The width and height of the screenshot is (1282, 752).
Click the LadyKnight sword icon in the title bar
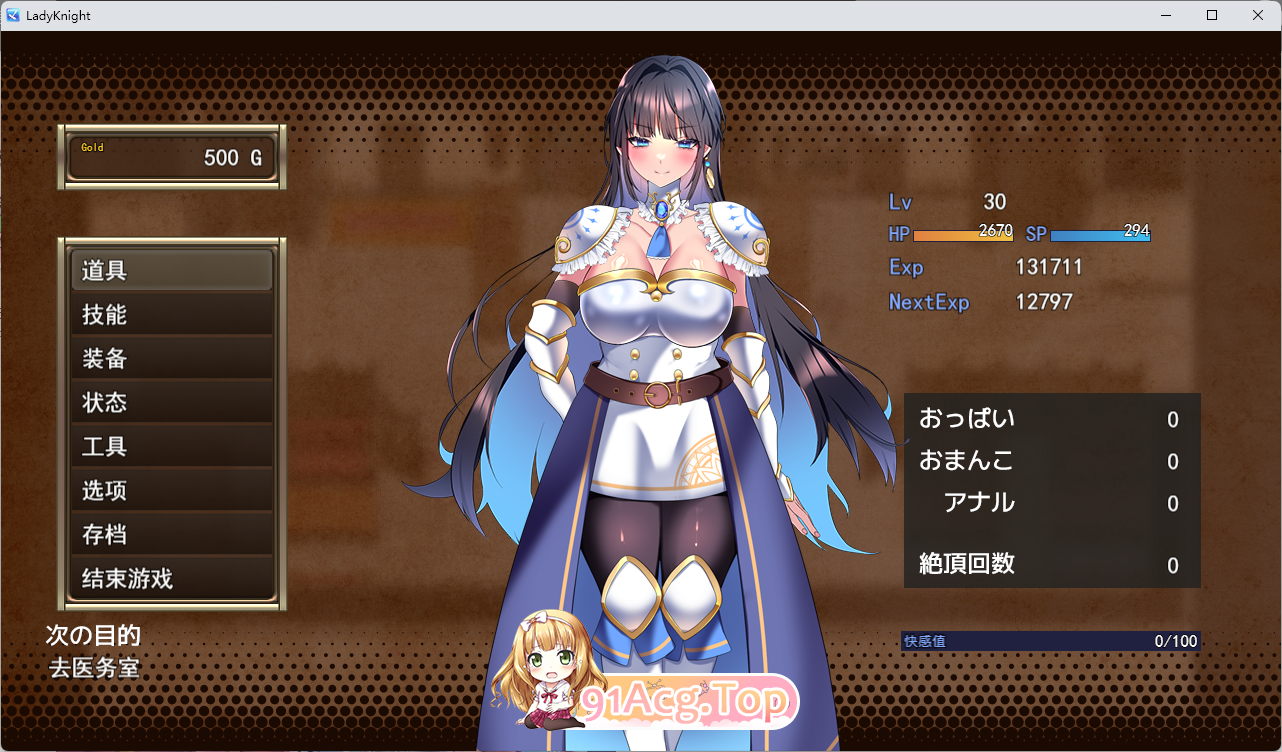pyautogui.click(x=11, y=15)
